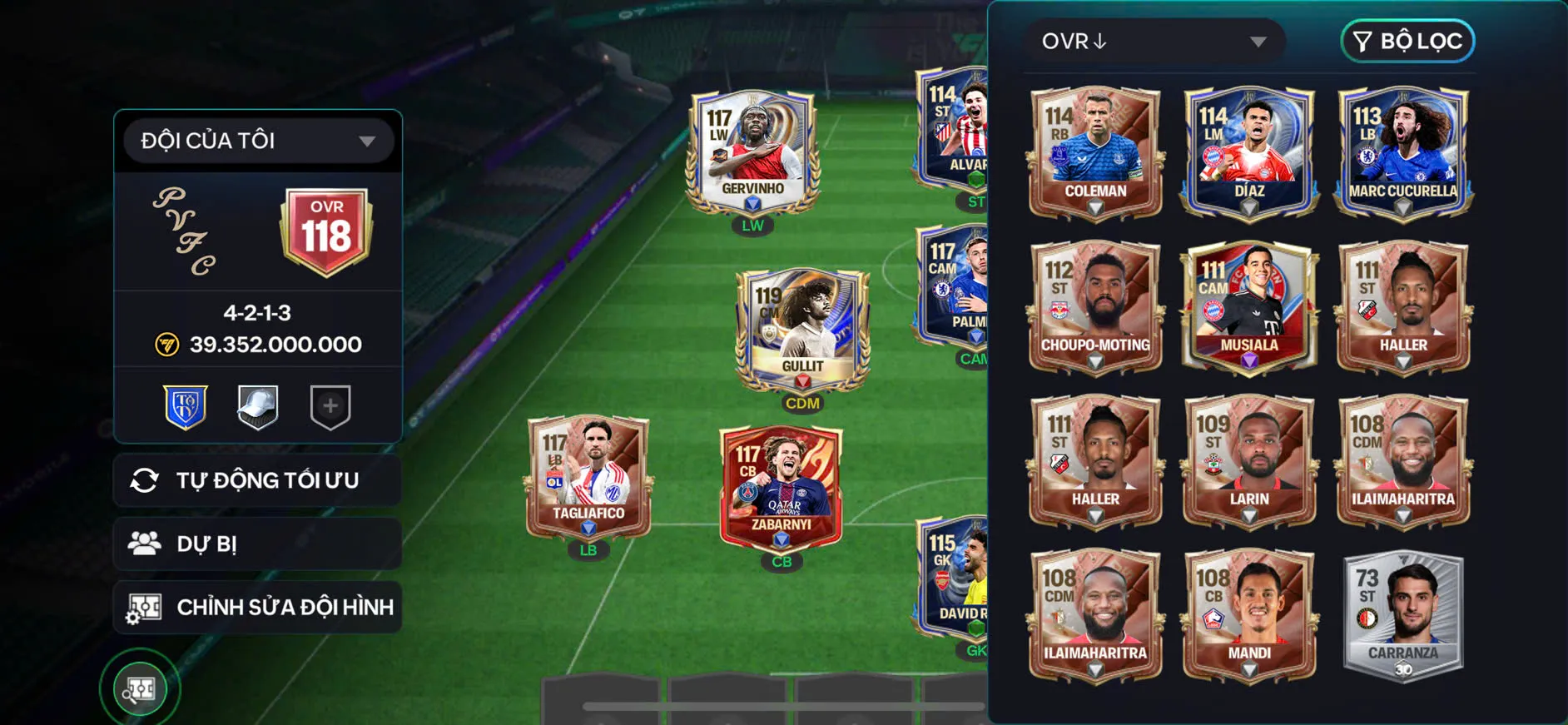Screen dimensions: 1568x725
Task: Open the OVR sort dropdown
Action: click(x=1155, y=41)
